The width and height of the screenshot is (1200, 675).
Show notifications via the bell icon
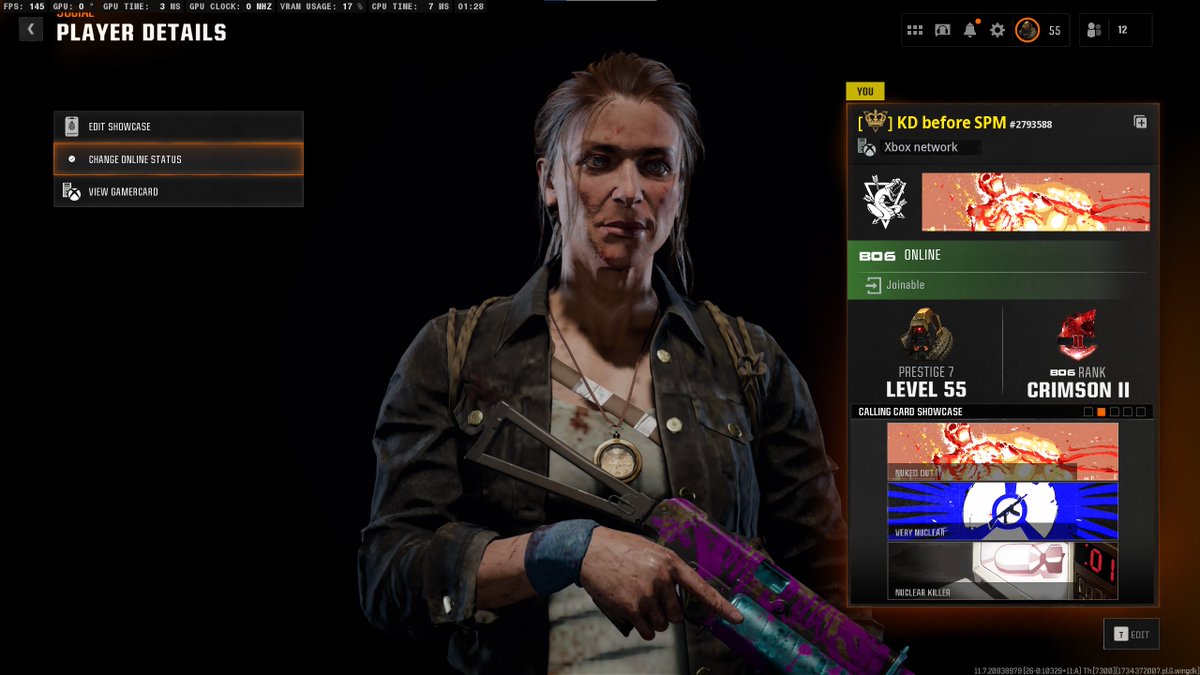pyautogui.click(x=970, y=30)
